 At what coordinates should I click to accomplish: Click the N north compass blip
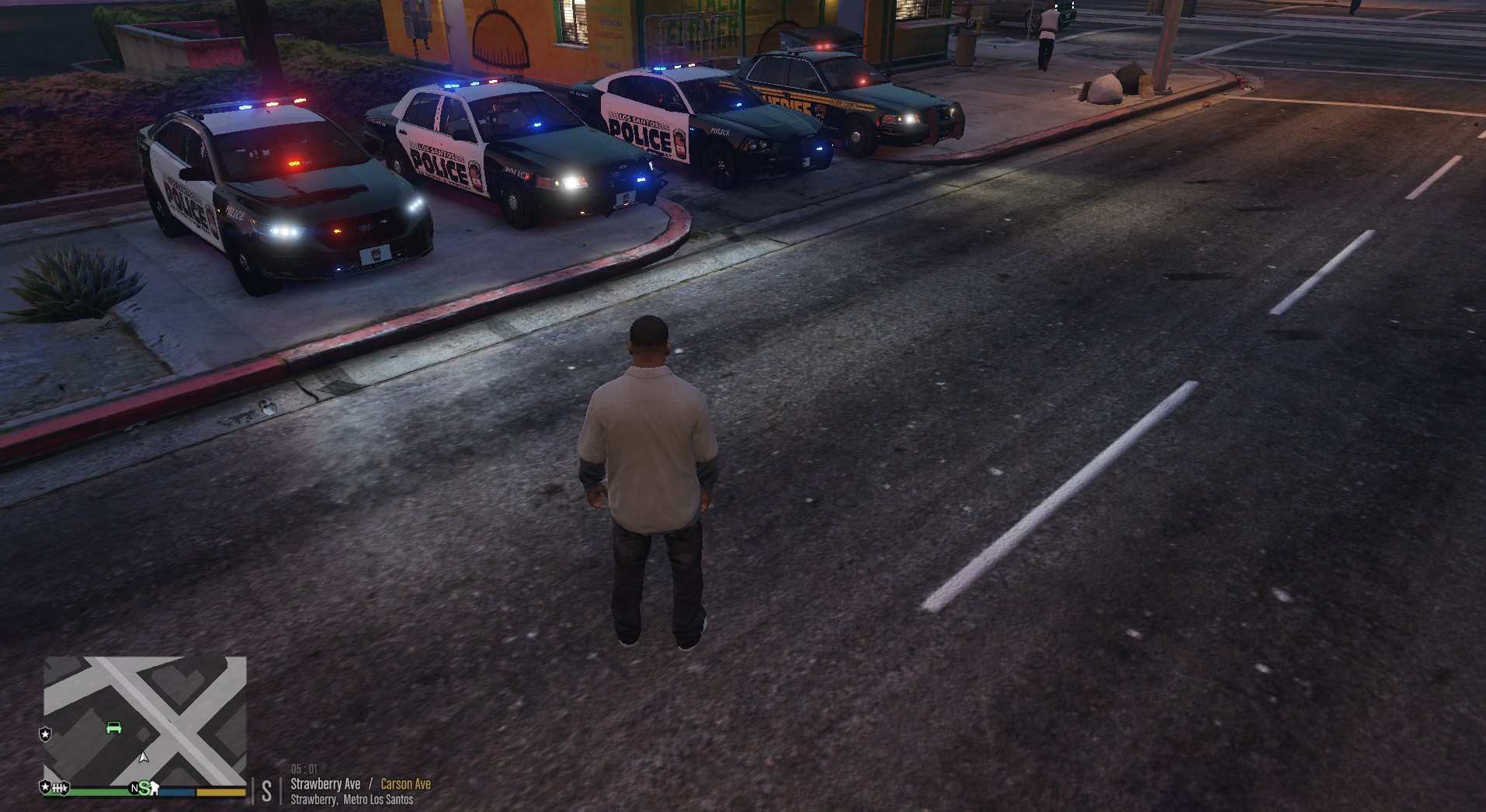tap(134, 789)
